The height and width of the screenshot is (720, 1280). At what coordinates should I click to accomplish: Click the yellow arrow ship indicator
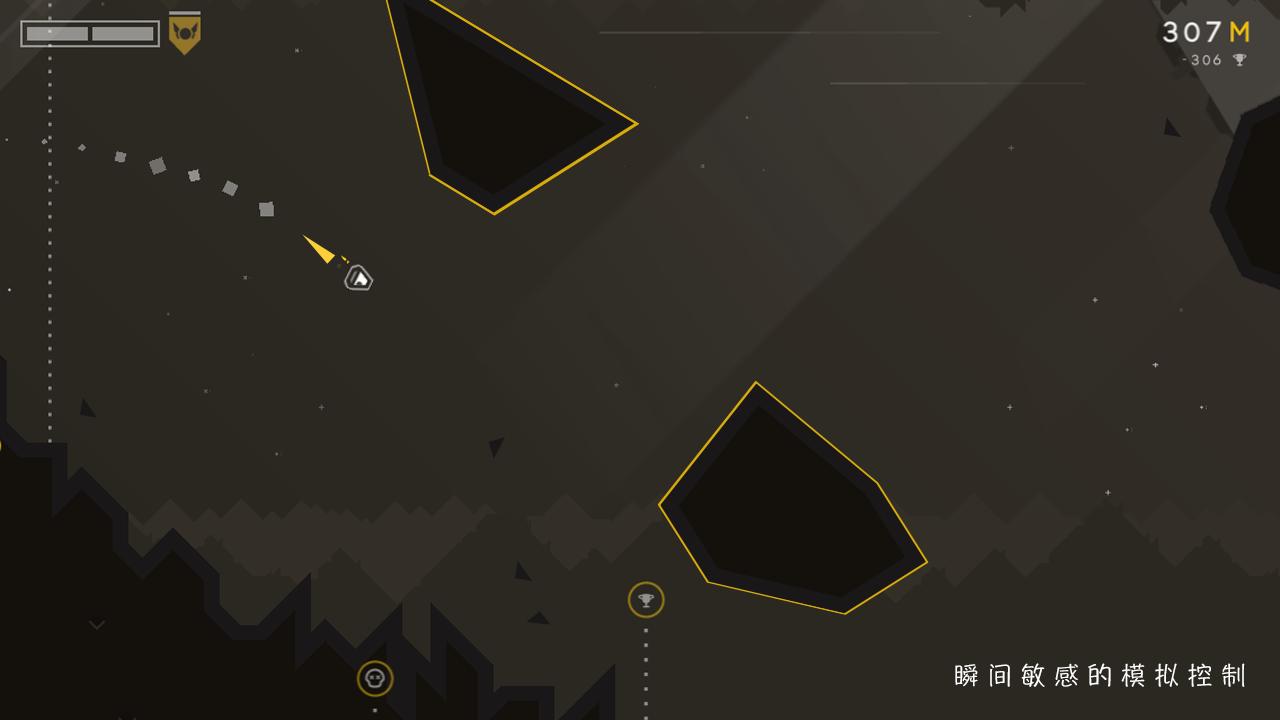(x=318, y=249)
